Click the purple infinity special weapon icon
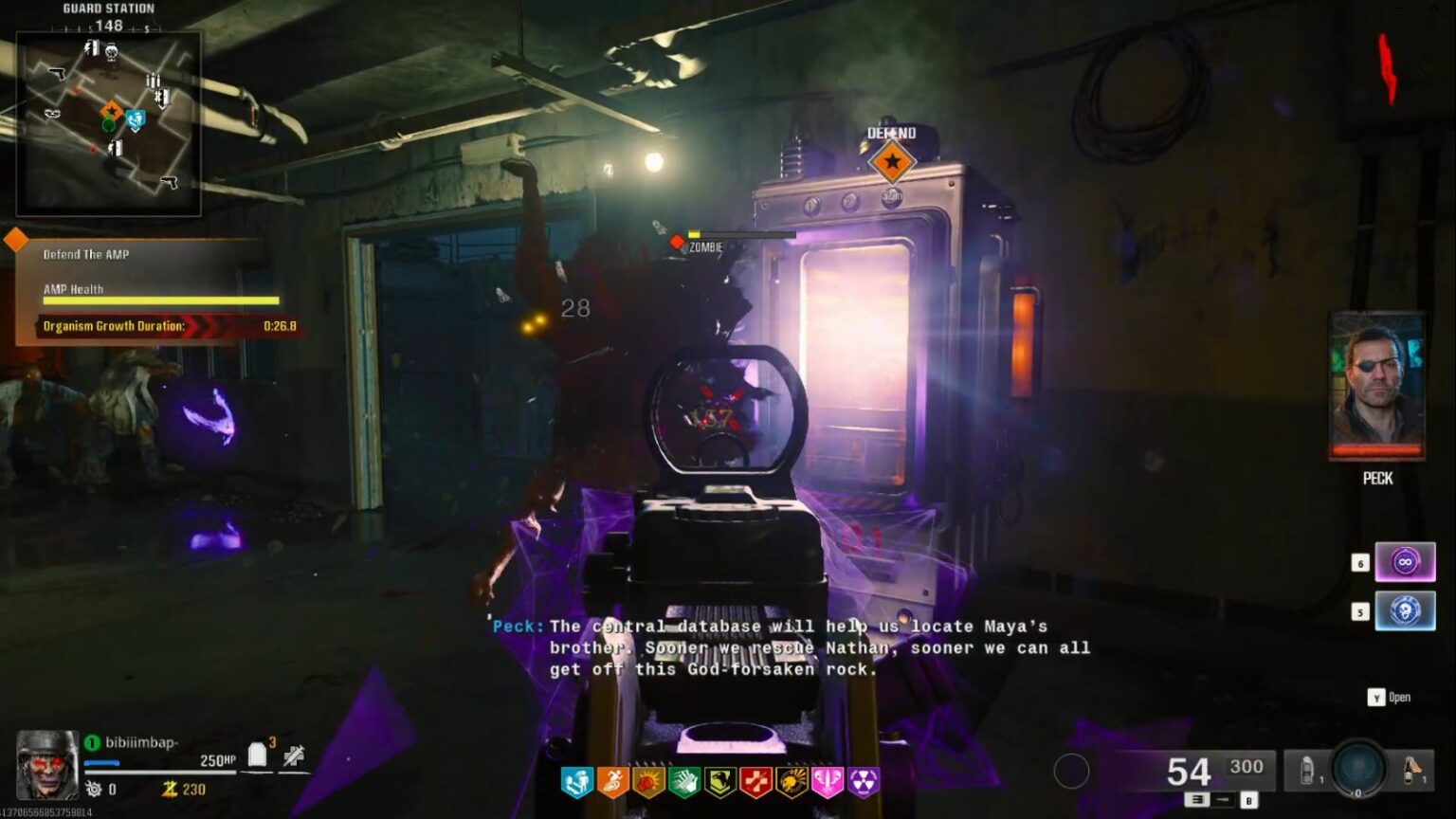 pos(1404,562)
